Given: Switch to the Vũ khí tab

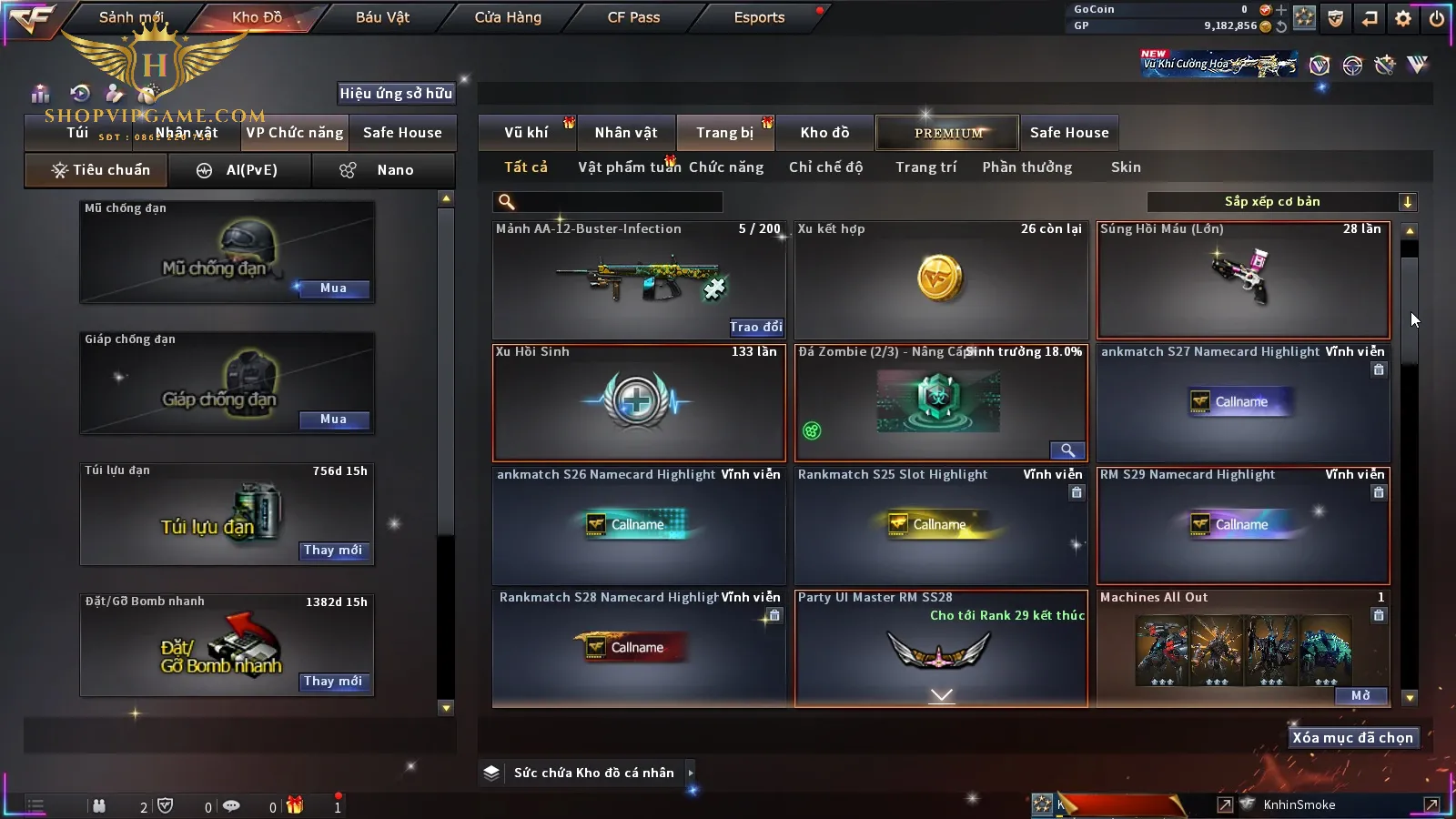Looking at the screenshot, I should point(527,133).
